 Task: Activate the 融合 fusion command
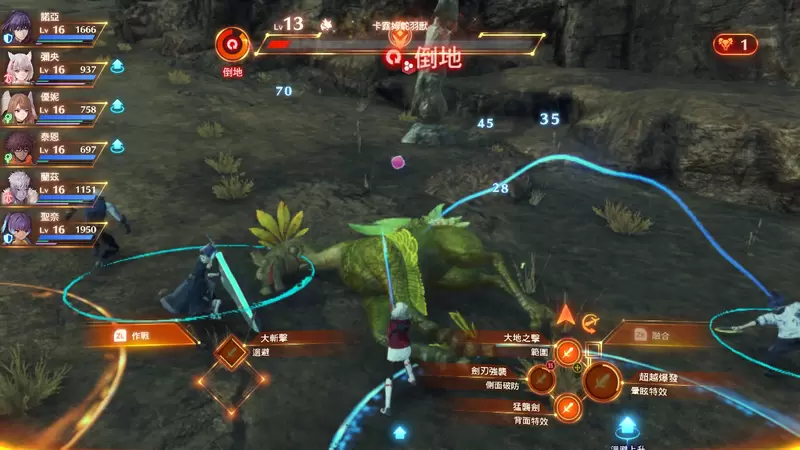[660, 337]
